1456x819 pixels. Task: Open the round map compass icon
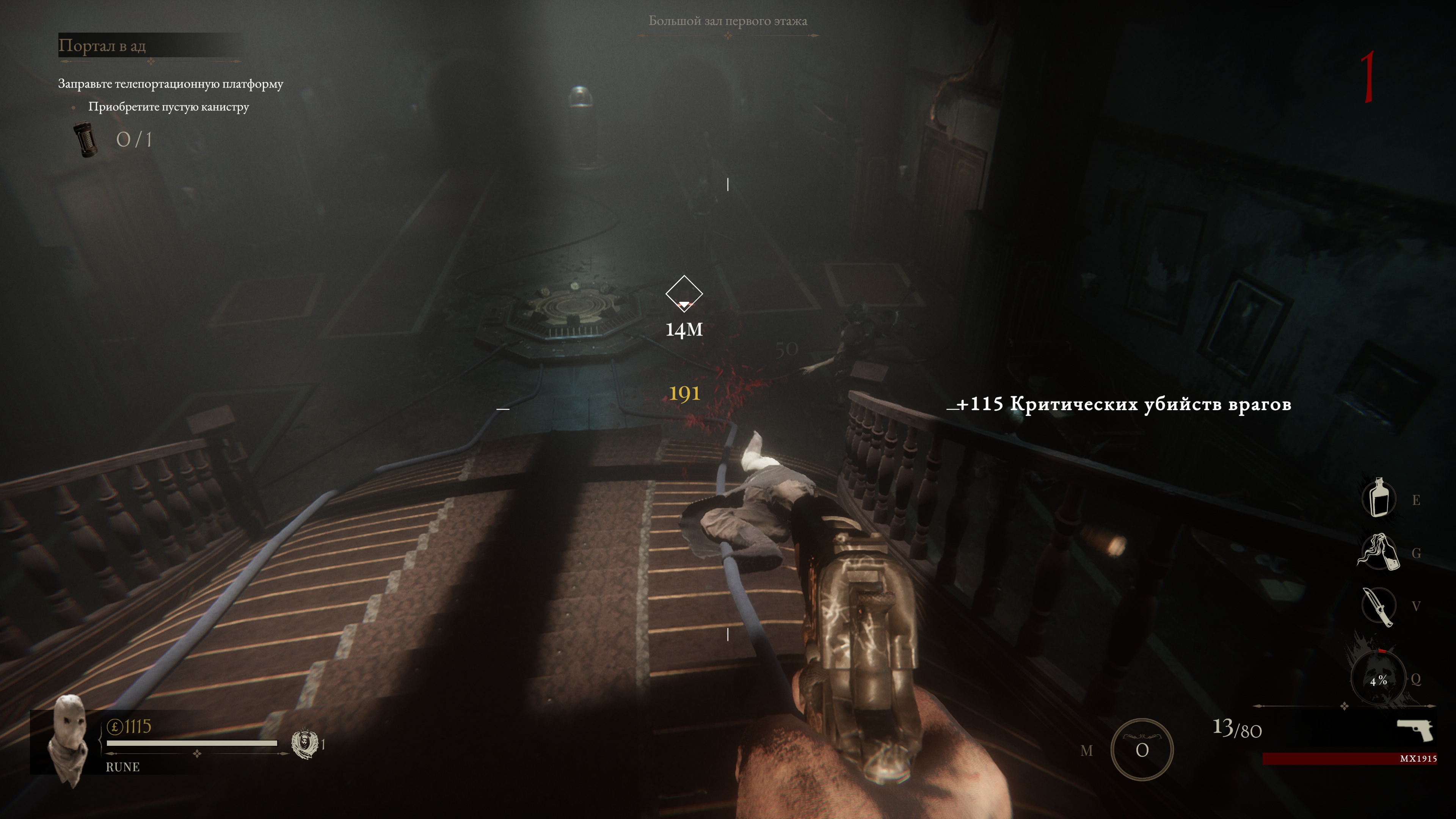click(x=1142, y=750)
